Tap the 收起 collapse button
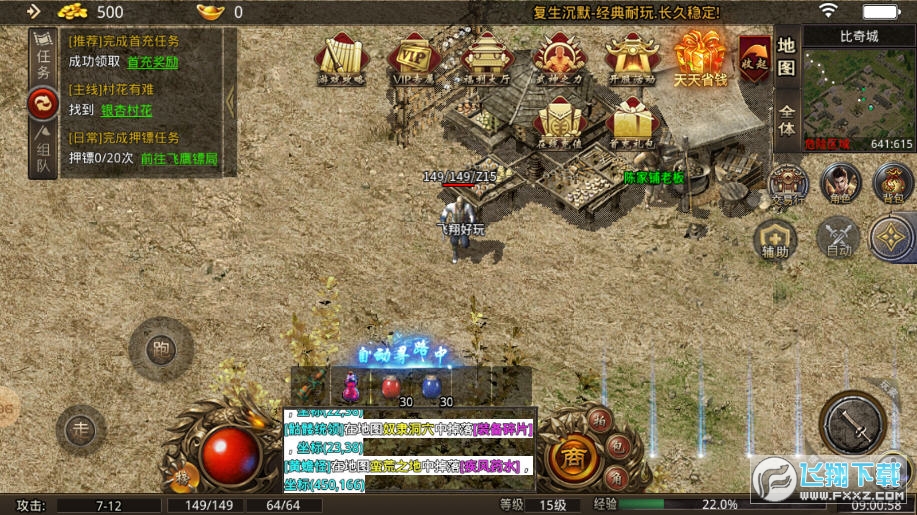The width and height of the screenshot is (917, 515). click(x=754, y=60)
